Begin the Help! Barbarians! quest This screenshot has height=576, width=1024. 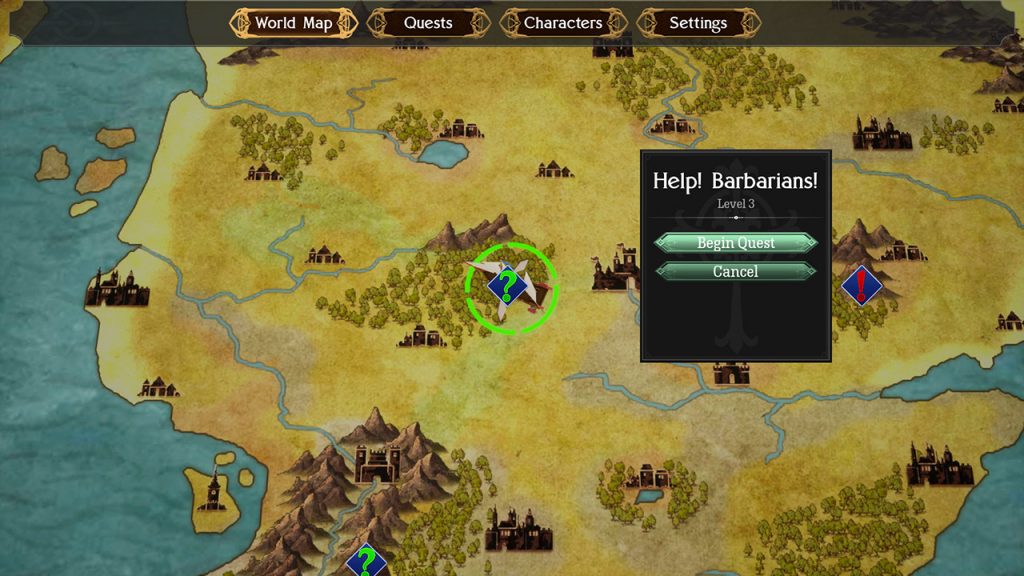tap(736, 243)
